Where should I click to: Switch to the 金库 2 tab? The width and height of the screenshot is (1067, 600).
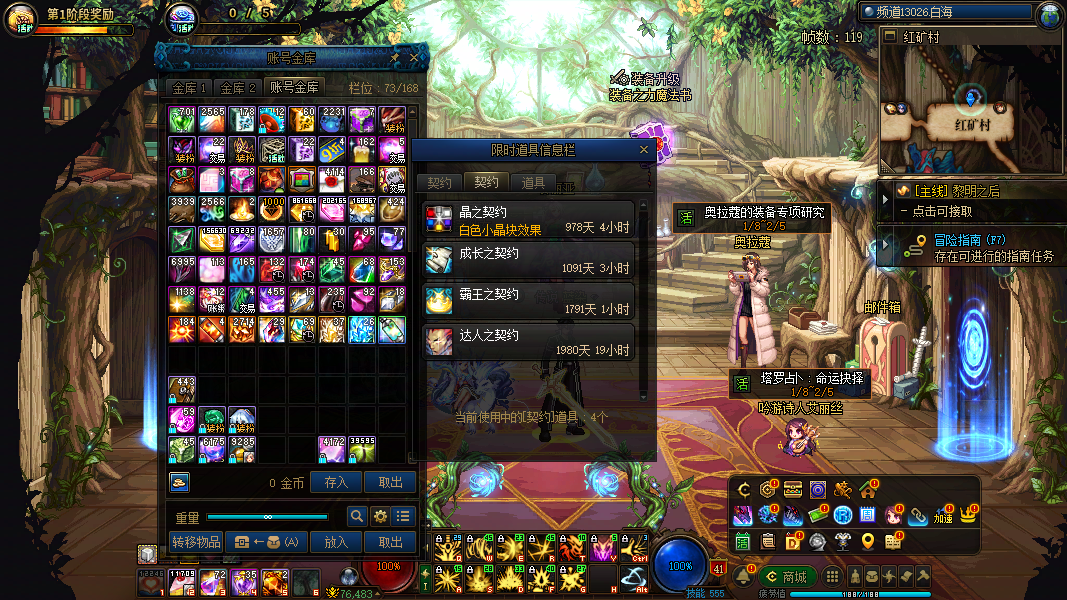tap(238, 88)
